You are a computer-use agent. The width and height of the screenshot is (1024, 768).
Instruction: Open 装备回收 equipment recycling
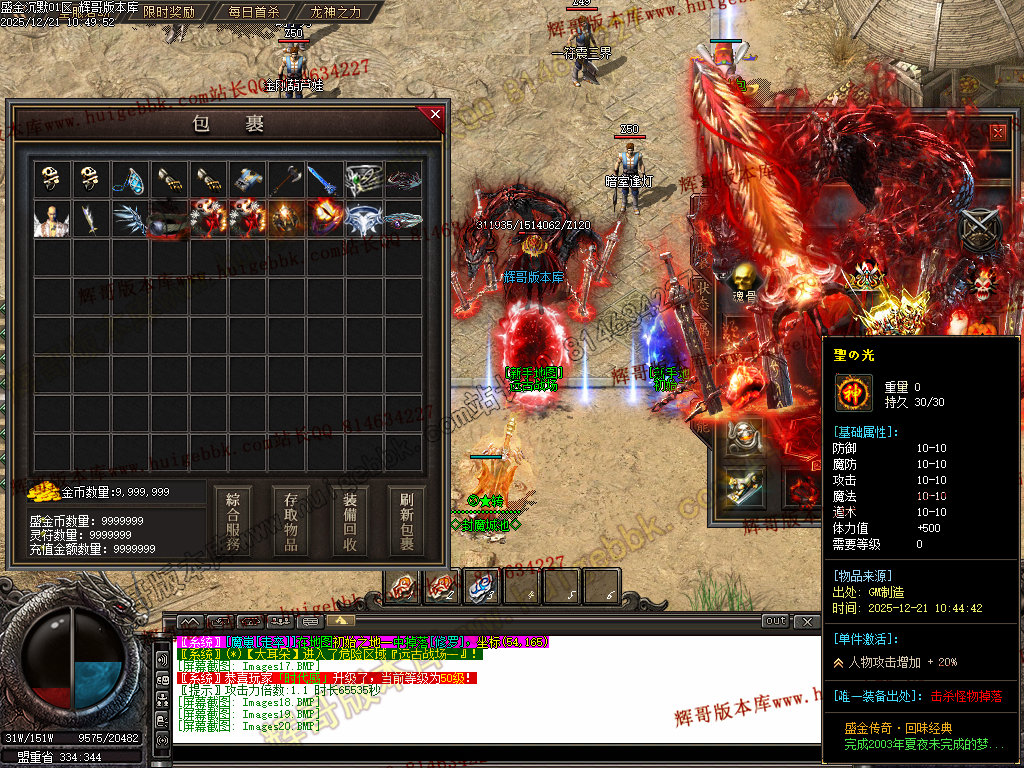coord(350,522)
